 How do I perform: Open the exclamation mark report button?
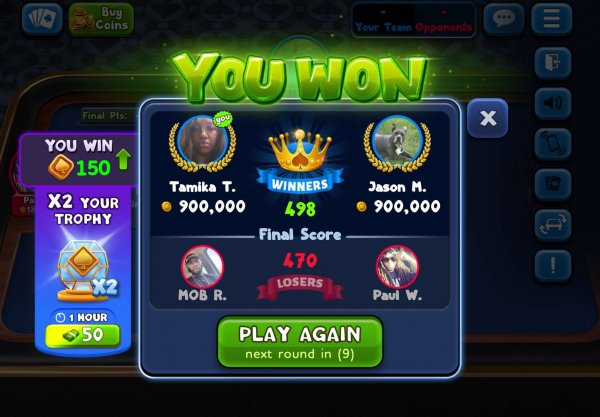553,266
